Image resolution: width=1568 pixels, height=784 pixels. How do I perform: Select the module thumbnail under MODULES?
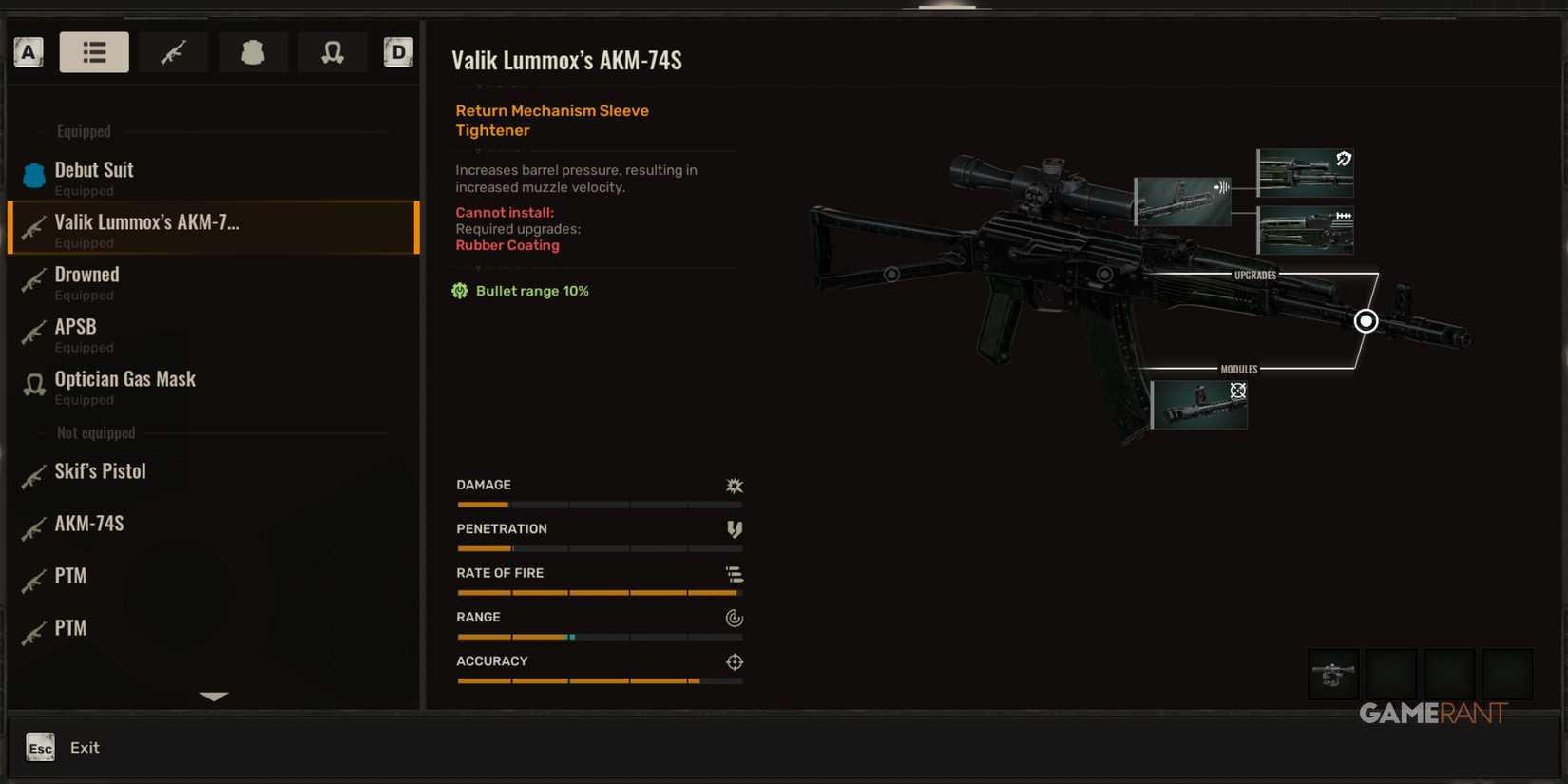tap(1199, 404)
